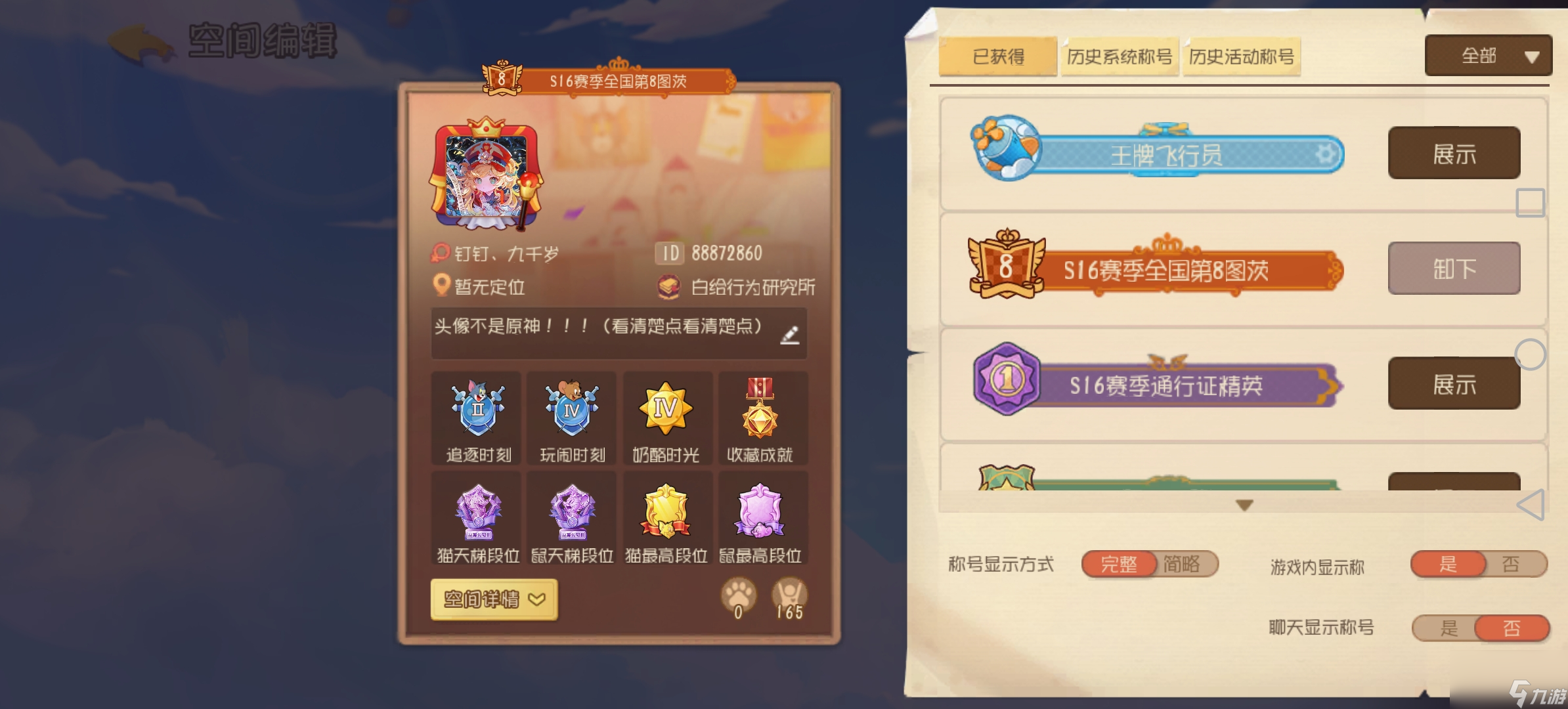Switch to the 历史活动称号 tab
The image size is (1568, 709).
(1241, 56)
